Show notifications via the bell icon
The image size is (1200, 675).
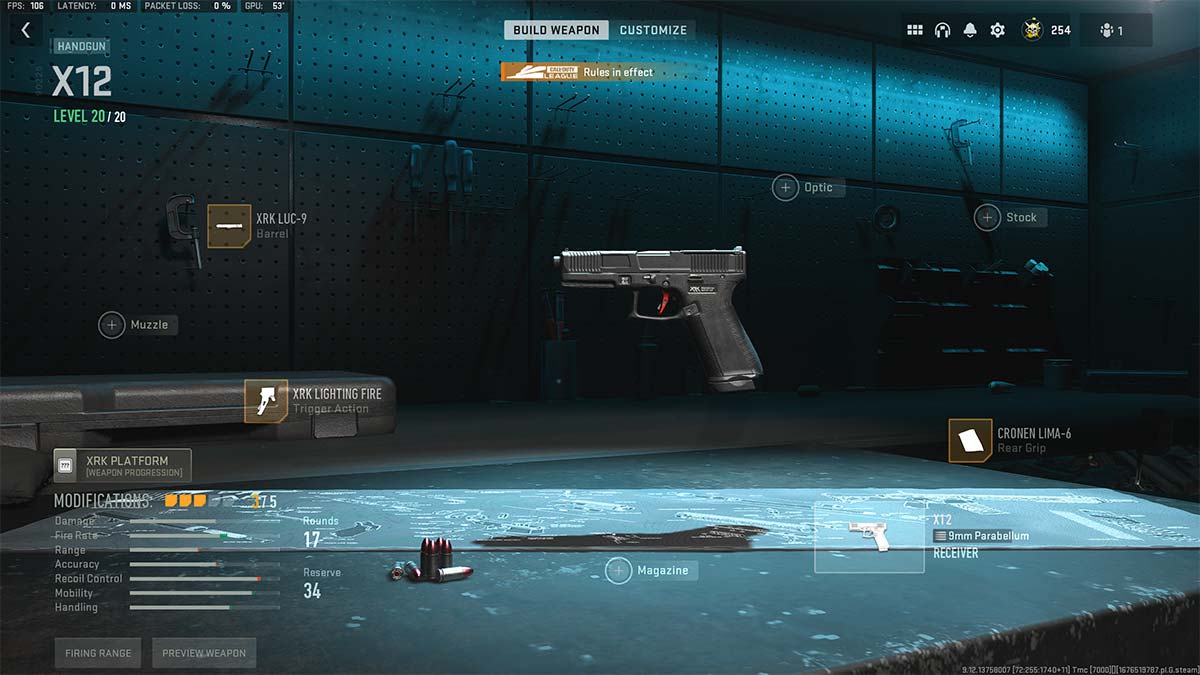pos(969,30)
